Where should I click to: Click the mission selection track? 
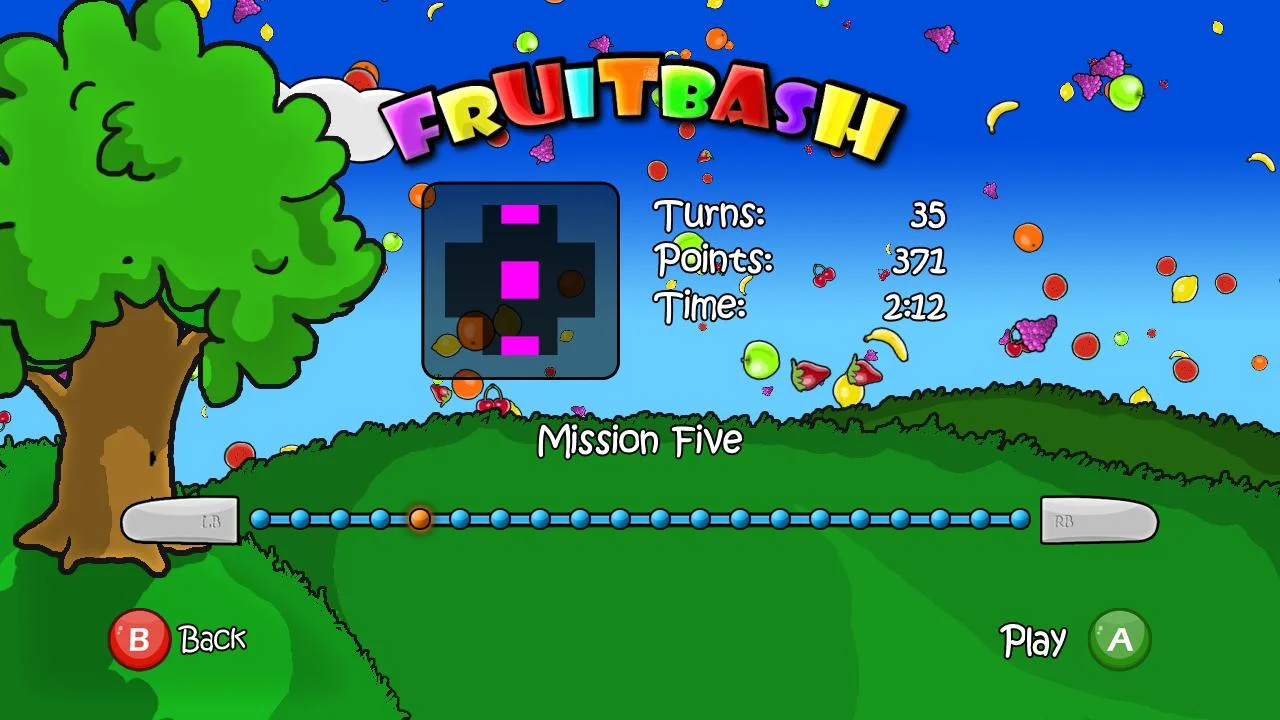[x=640, y=519]
